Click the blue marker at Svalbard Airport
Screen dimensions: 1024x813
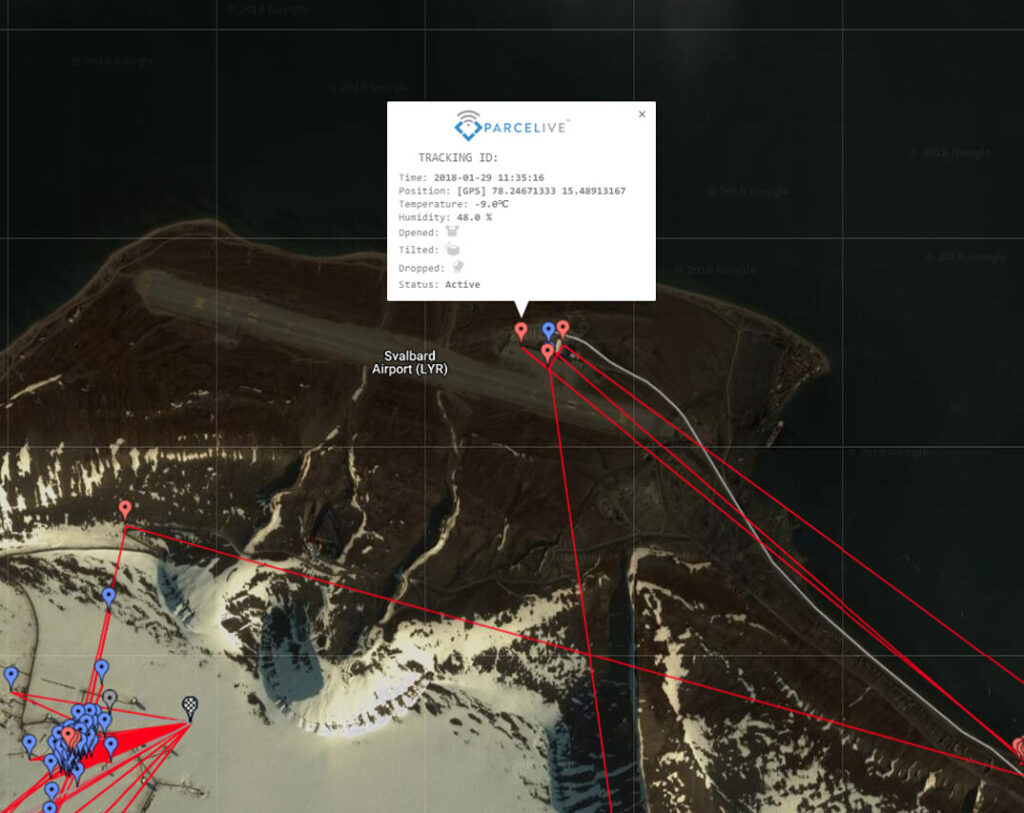(x=548, y=330)
